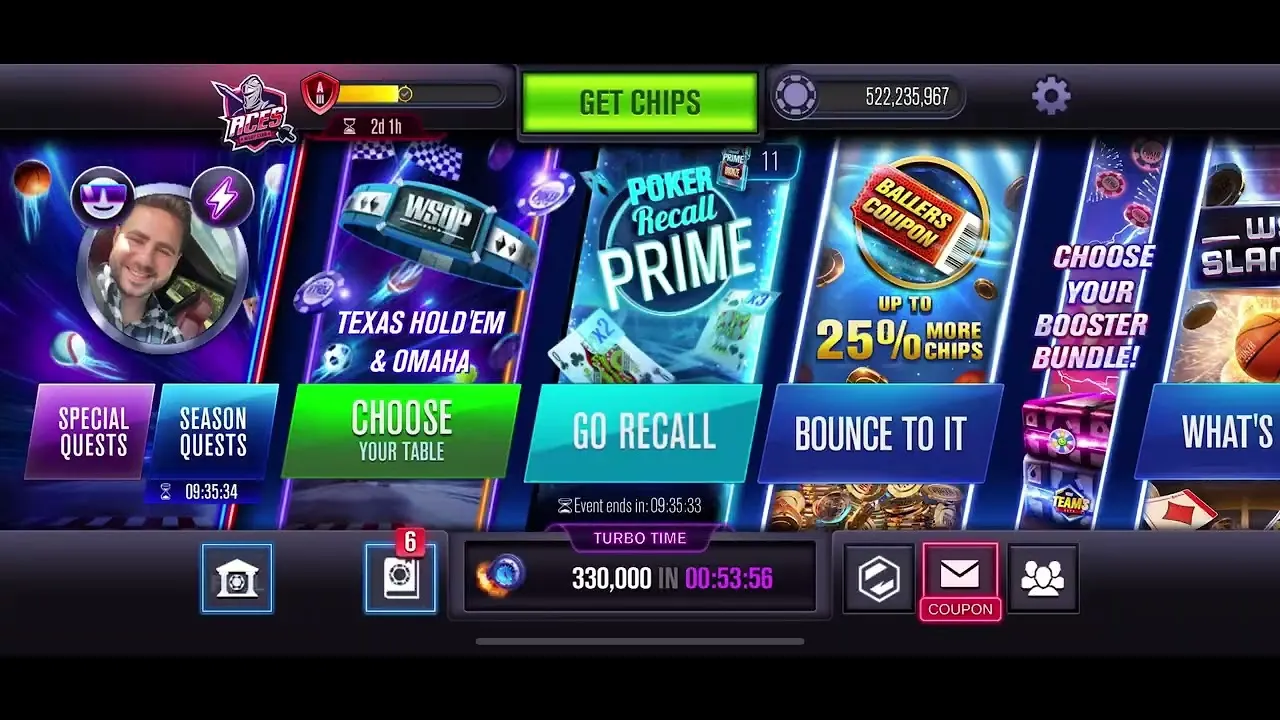Open the chip bank building icon
This screenshot has width=1280, height=720.
pyautogui.click(x=237, y=576)
